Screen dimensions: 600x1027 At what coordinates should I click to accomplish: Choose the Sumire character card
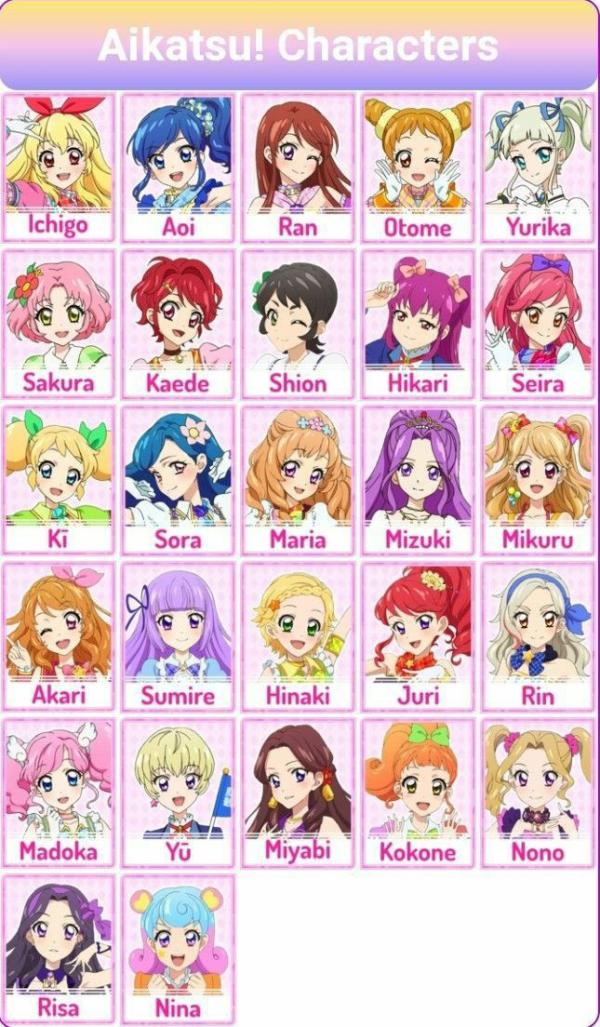tap(178, 636)
